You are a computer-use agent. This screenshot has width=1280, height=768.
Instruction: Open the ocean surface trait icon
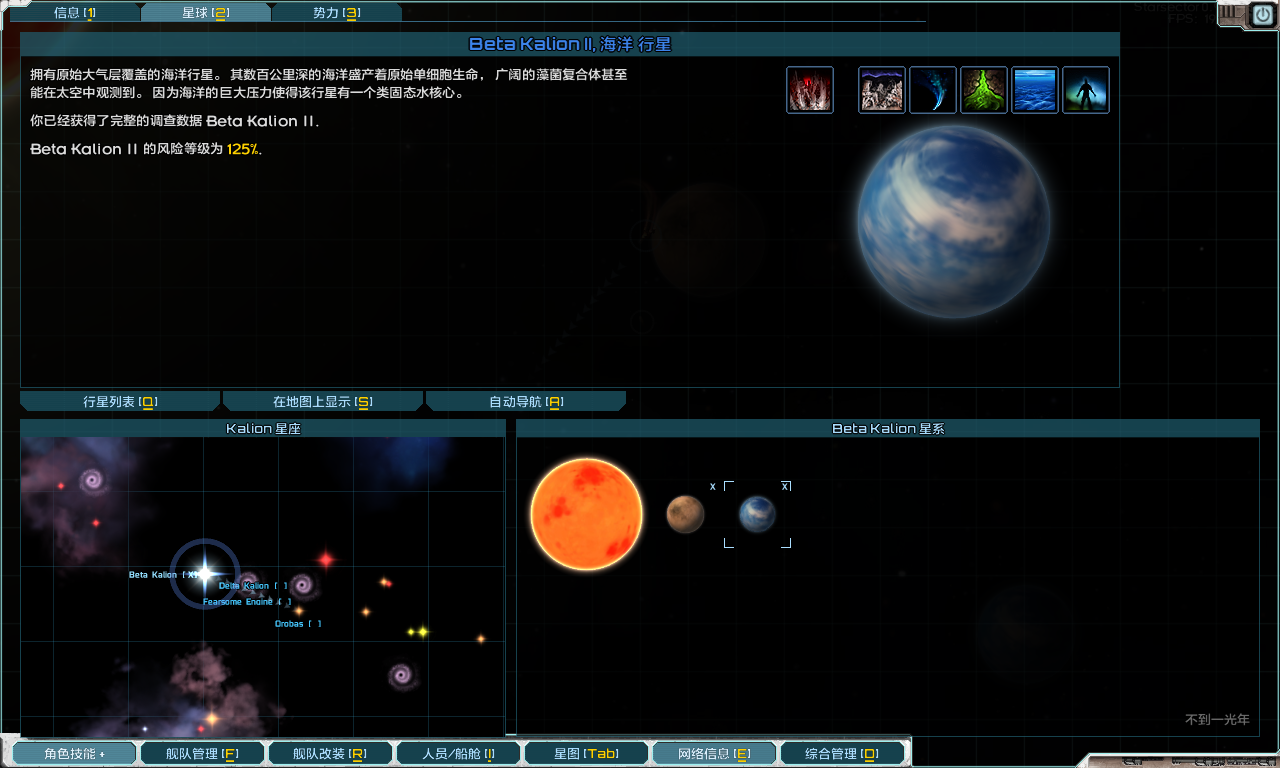[1034, 88]
